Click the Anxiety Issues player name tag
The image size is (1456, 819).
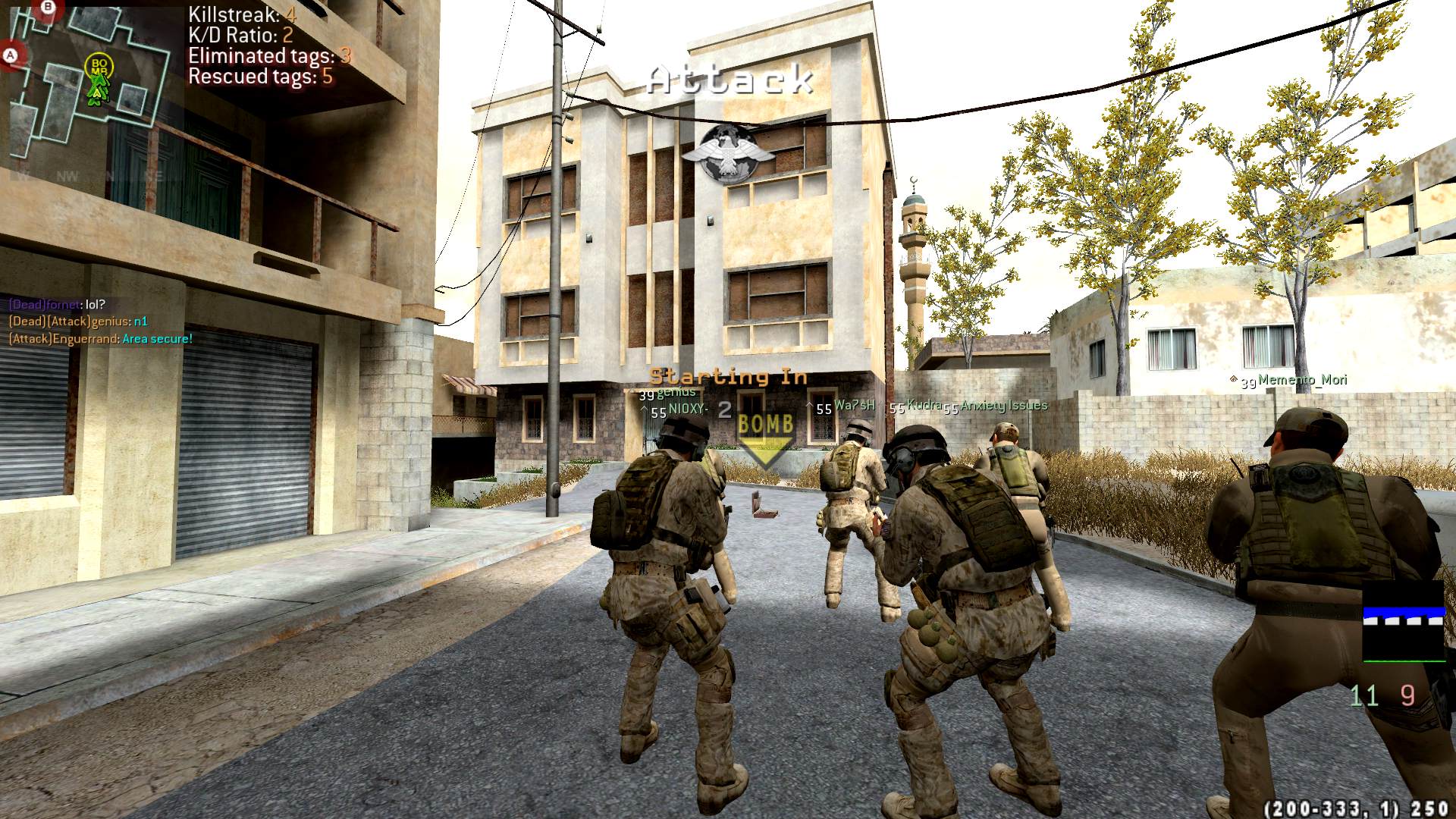coord(1003,406)
